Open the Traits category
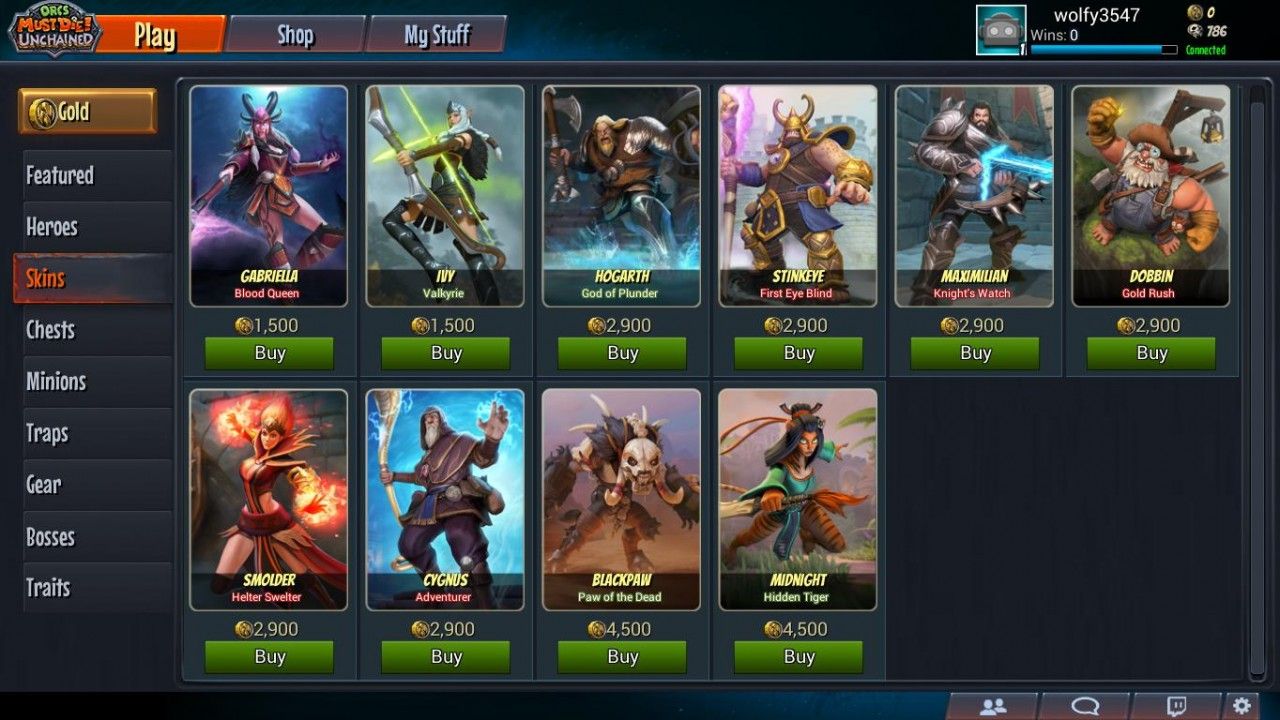The height and width of the screenshot is (720, 1280). pos(90,588)
